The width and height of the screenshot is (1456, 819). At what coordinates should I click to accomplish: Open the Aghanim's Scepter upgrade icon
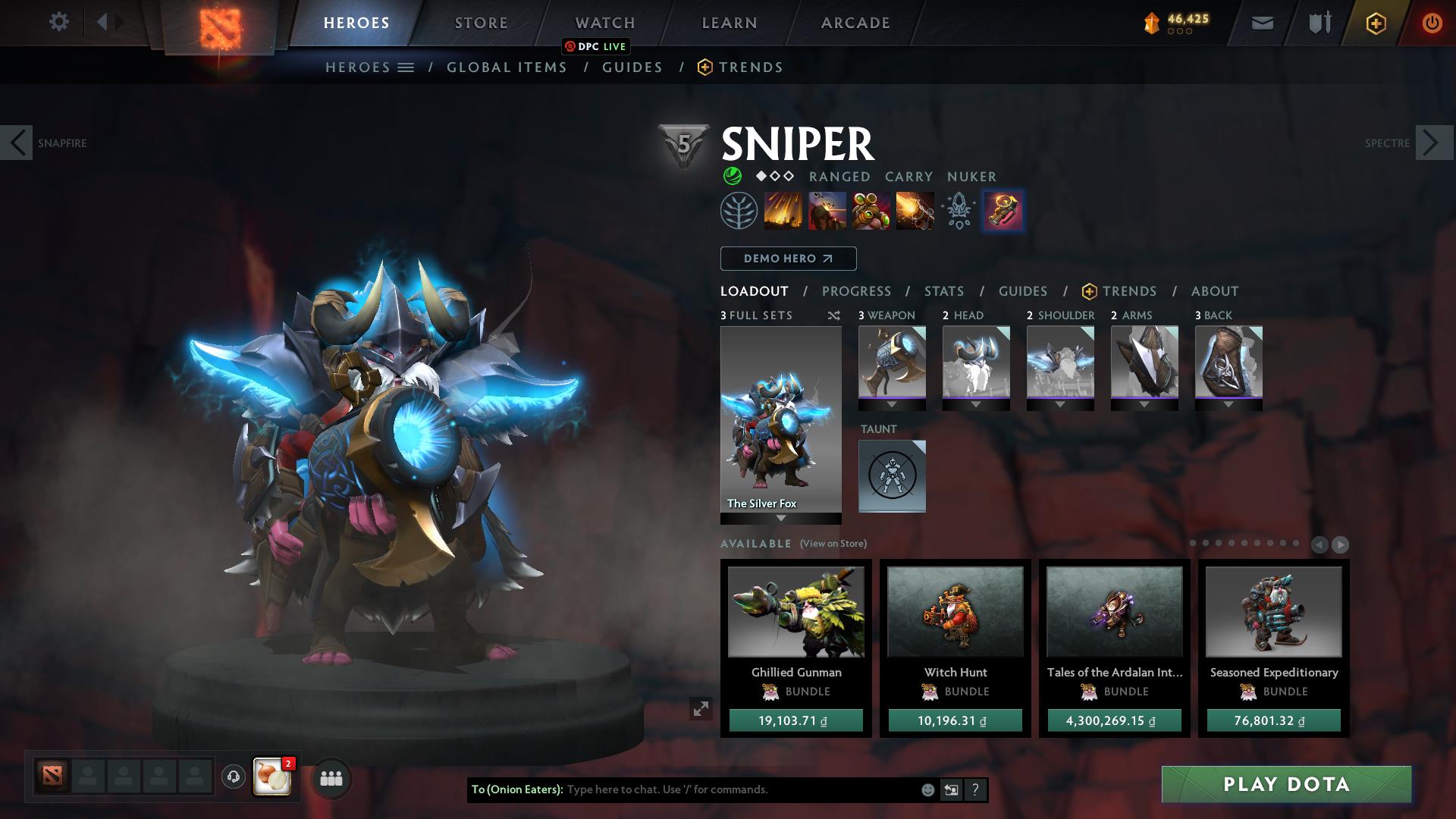[959, 212]
